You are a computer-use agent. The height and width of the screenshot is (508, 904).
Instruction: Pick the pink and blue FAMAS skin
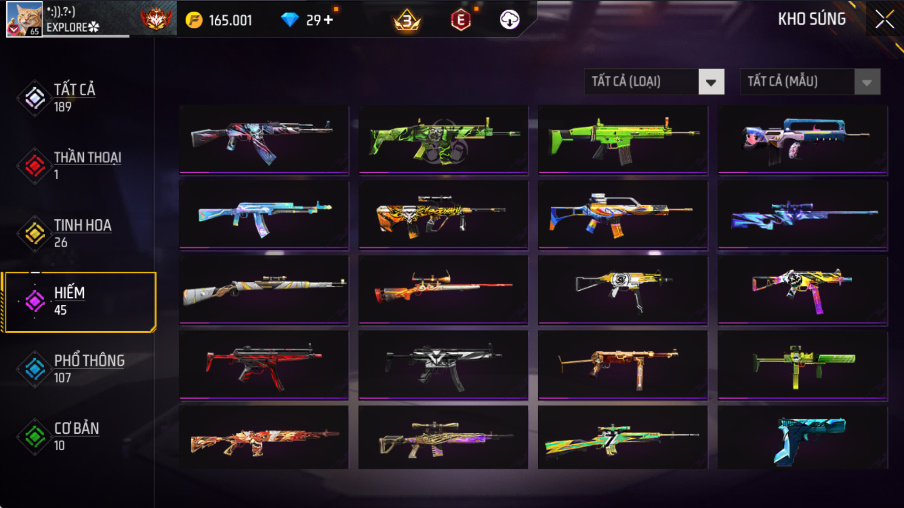[x=802, y=139]
